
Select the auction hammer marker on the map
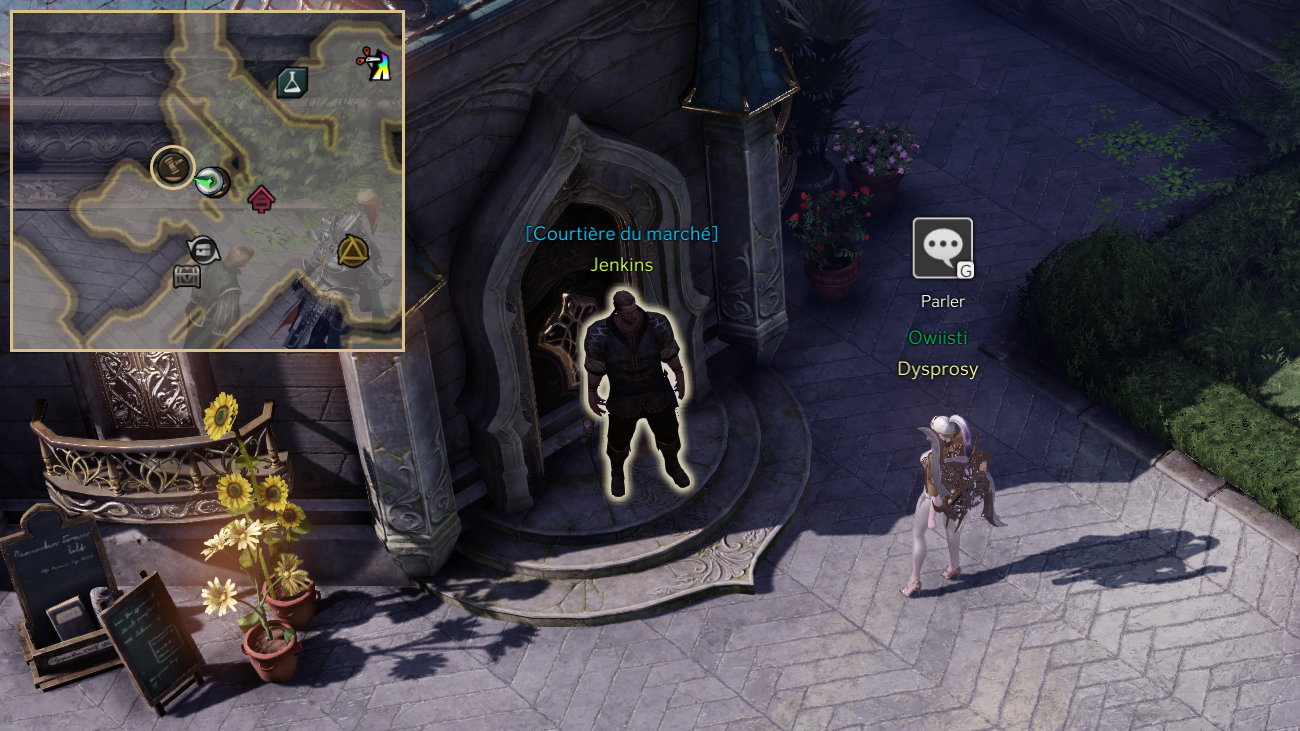tap(172, 166)
